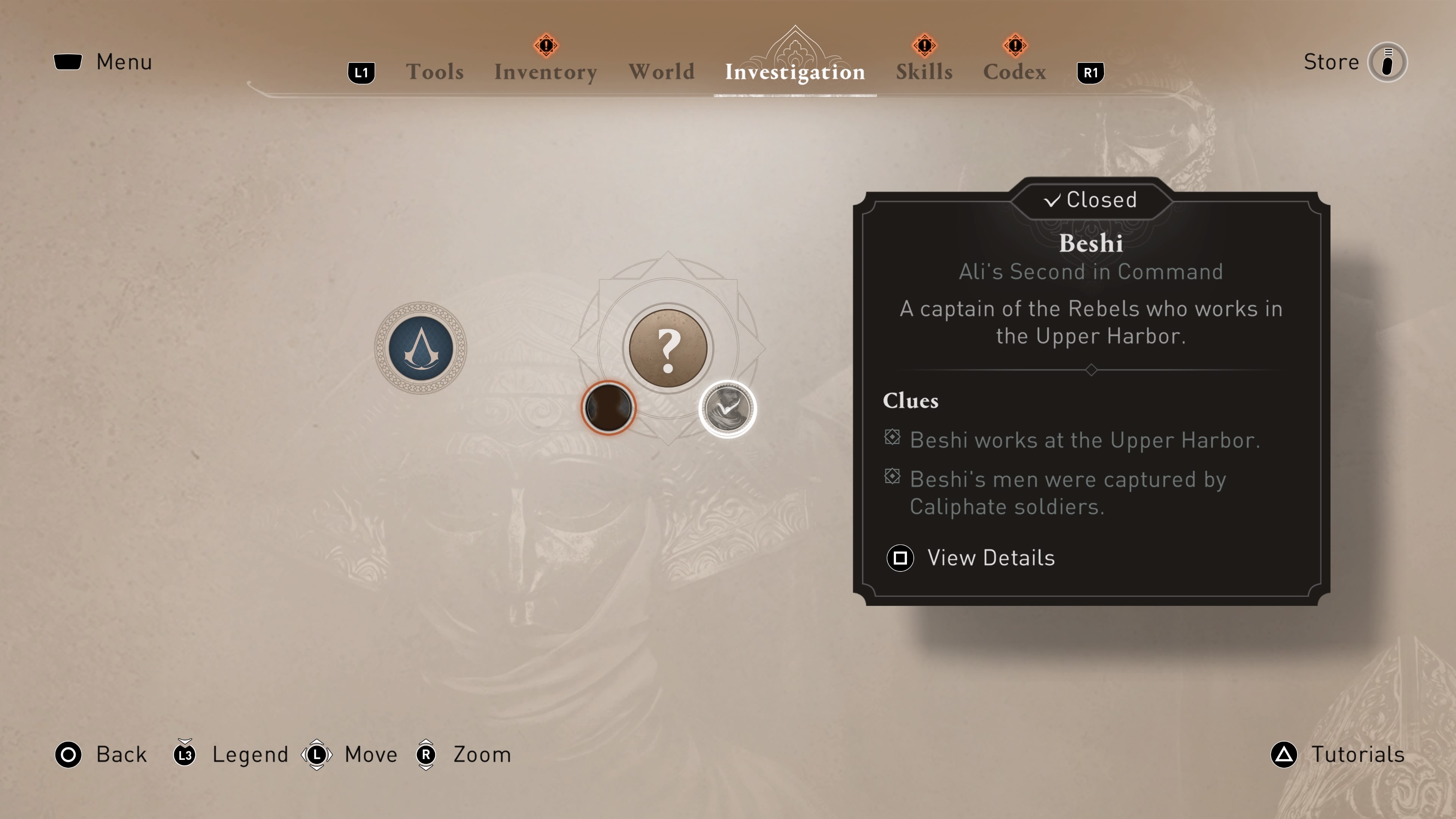
Task: Open Tutorials via the triangle button
Action: point(1283,754)
